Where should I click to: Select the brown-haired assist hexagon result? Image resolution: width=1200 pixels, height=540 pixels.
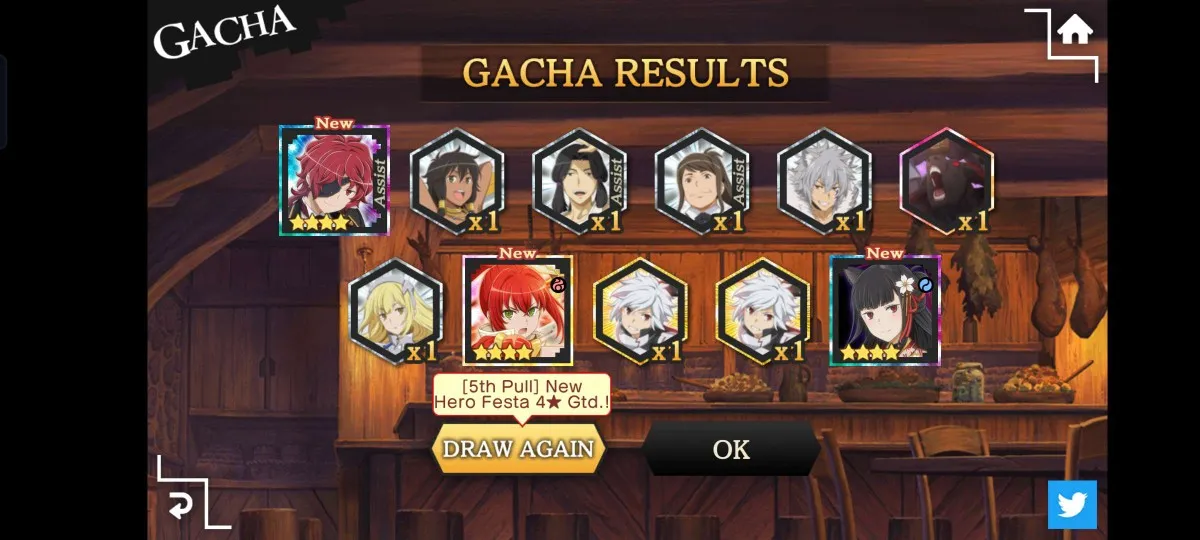tap(701, 182)
